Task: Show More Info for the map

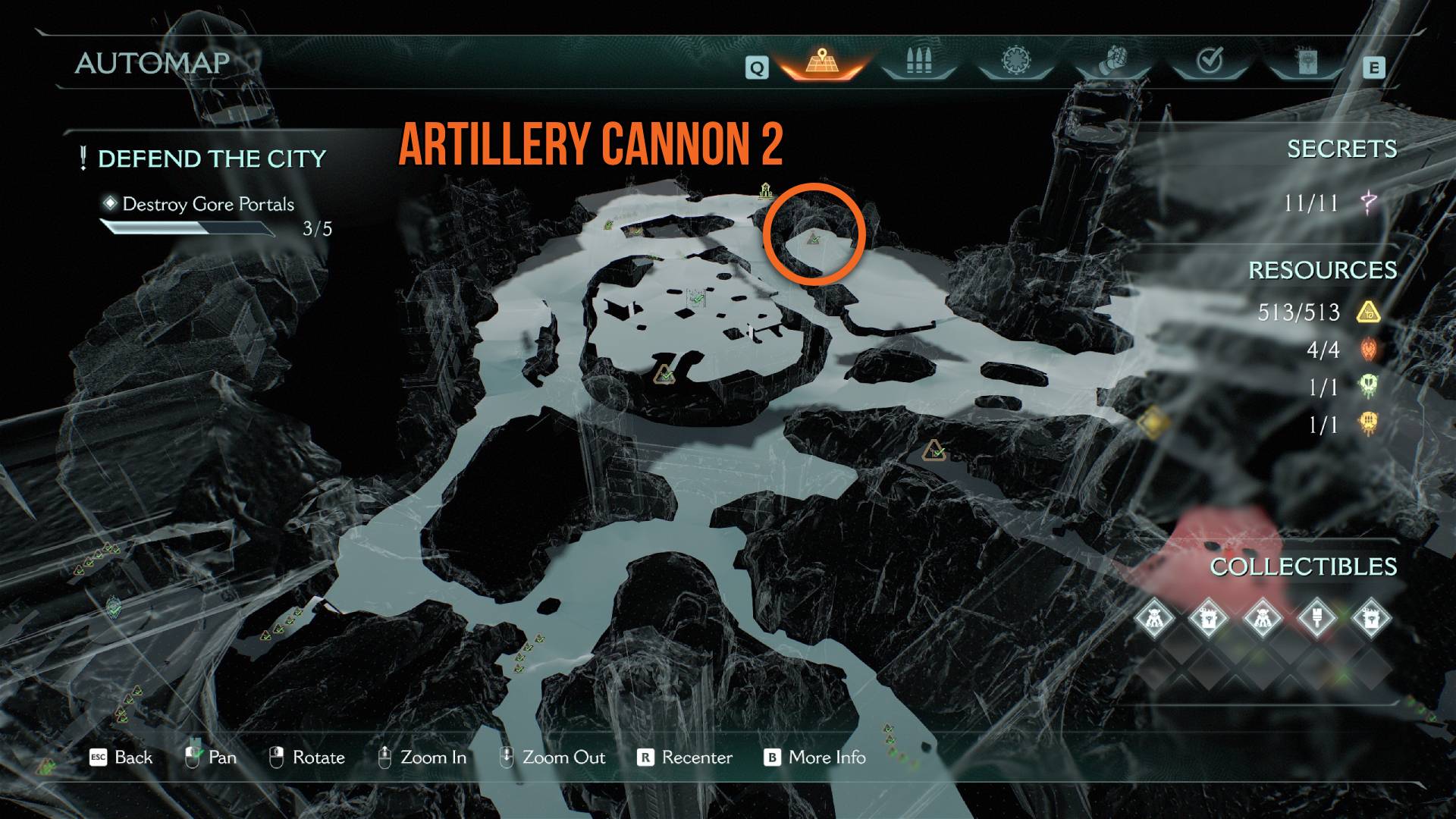Action: [815, 757]
